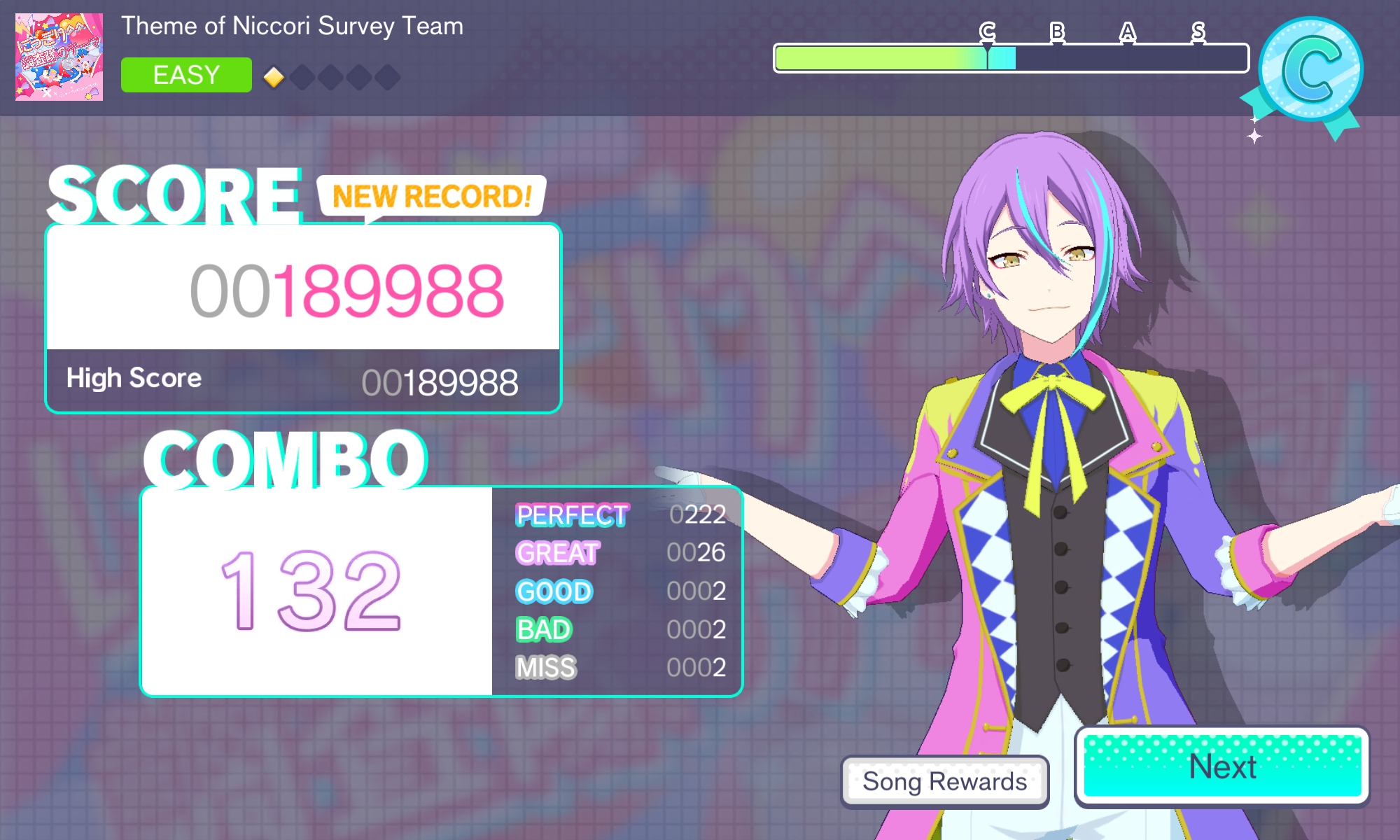Click the PERFECT judgment label
1400x840 pixels.
[571, 517]
